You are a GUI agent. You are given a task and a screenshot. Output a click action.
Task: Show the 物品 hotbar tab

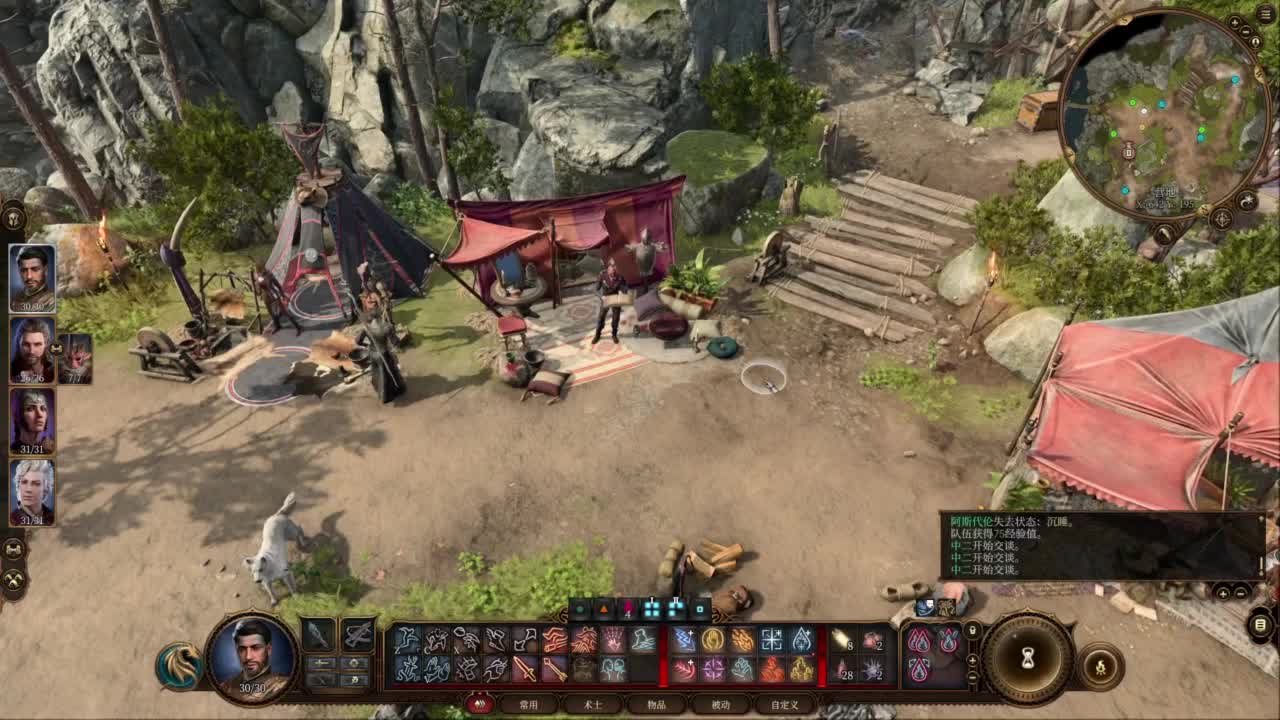point(656,705)
